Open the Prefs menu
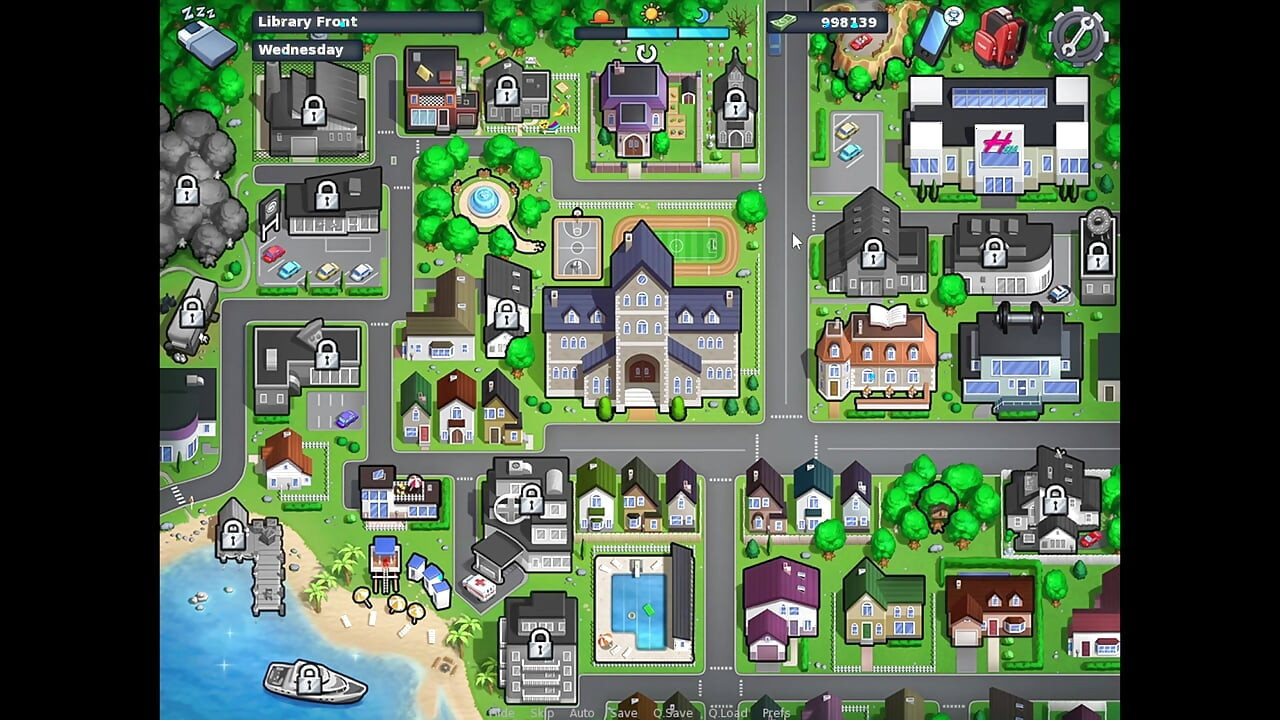This screenshot has width=1280, height=720. point(776,713)
